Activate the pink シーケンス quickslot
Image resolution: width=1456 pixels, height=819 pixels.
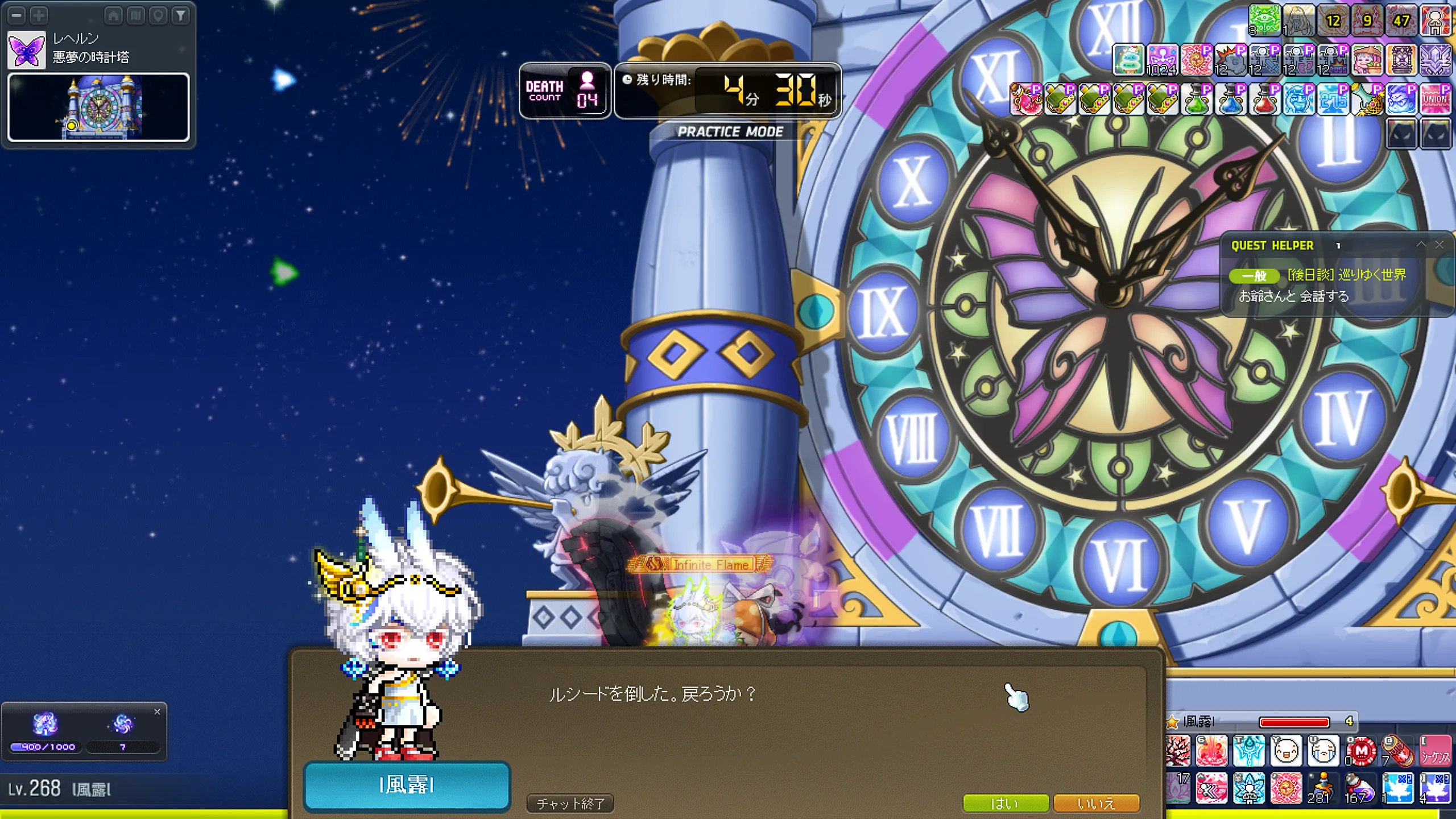click(x=1435, y=751)
